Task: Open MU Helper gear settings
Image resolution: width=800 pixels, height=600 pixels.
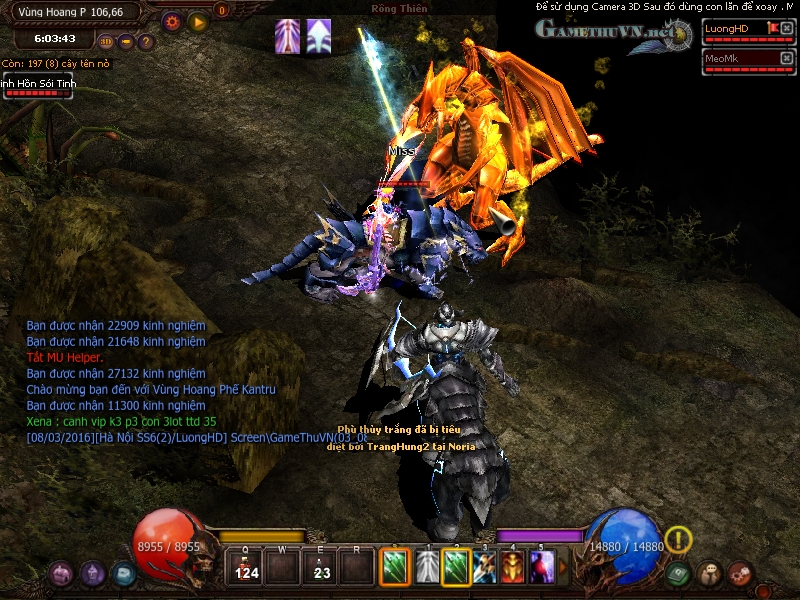Action: [172, 20]
